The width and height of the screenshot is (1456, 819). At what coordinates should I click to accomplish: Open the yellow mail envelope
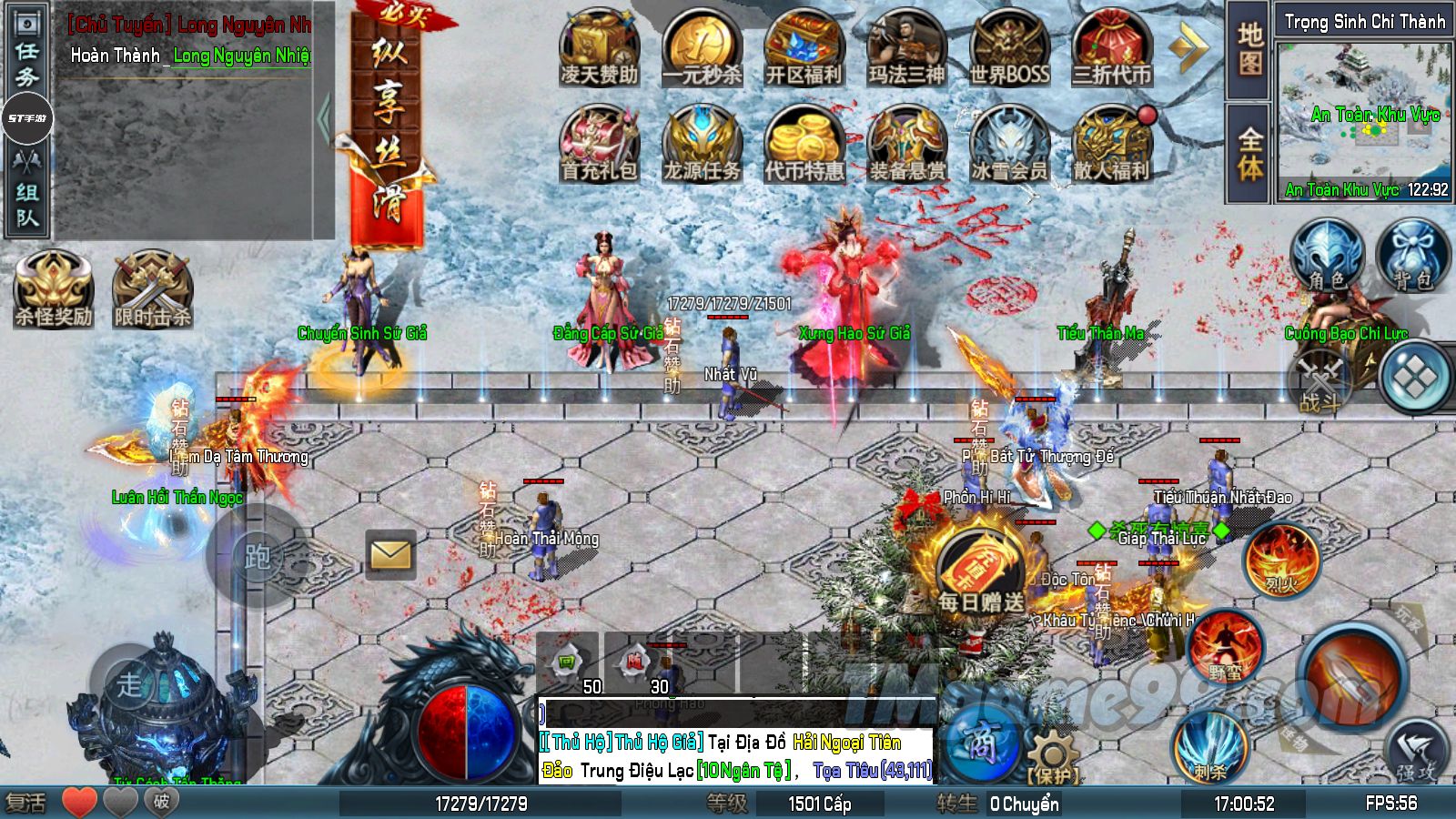click(x=390, y=553)
